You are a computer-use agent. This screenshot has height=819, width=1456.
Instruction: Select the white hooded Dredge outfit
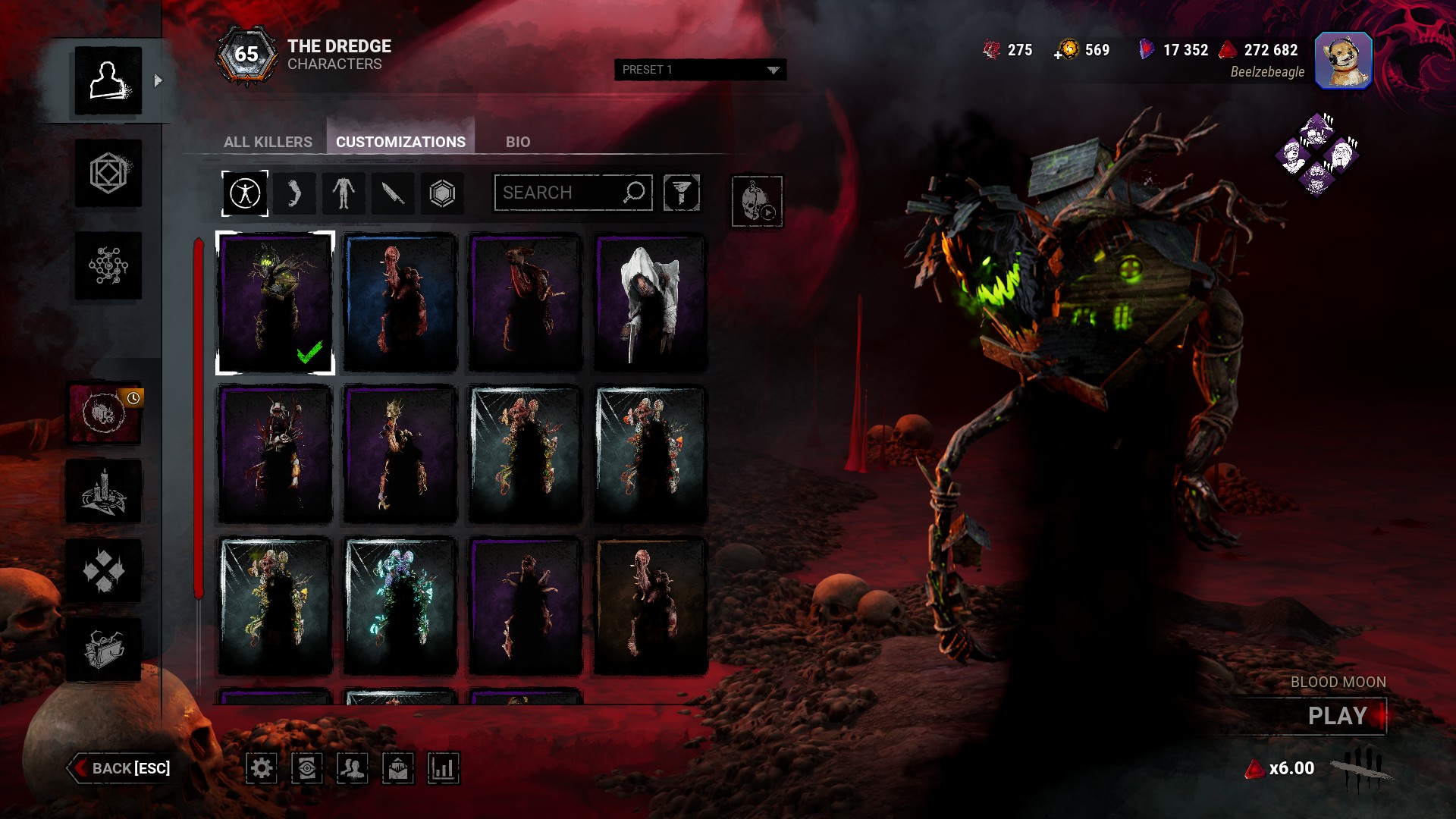pyautogui.click(x=650, y=303)
